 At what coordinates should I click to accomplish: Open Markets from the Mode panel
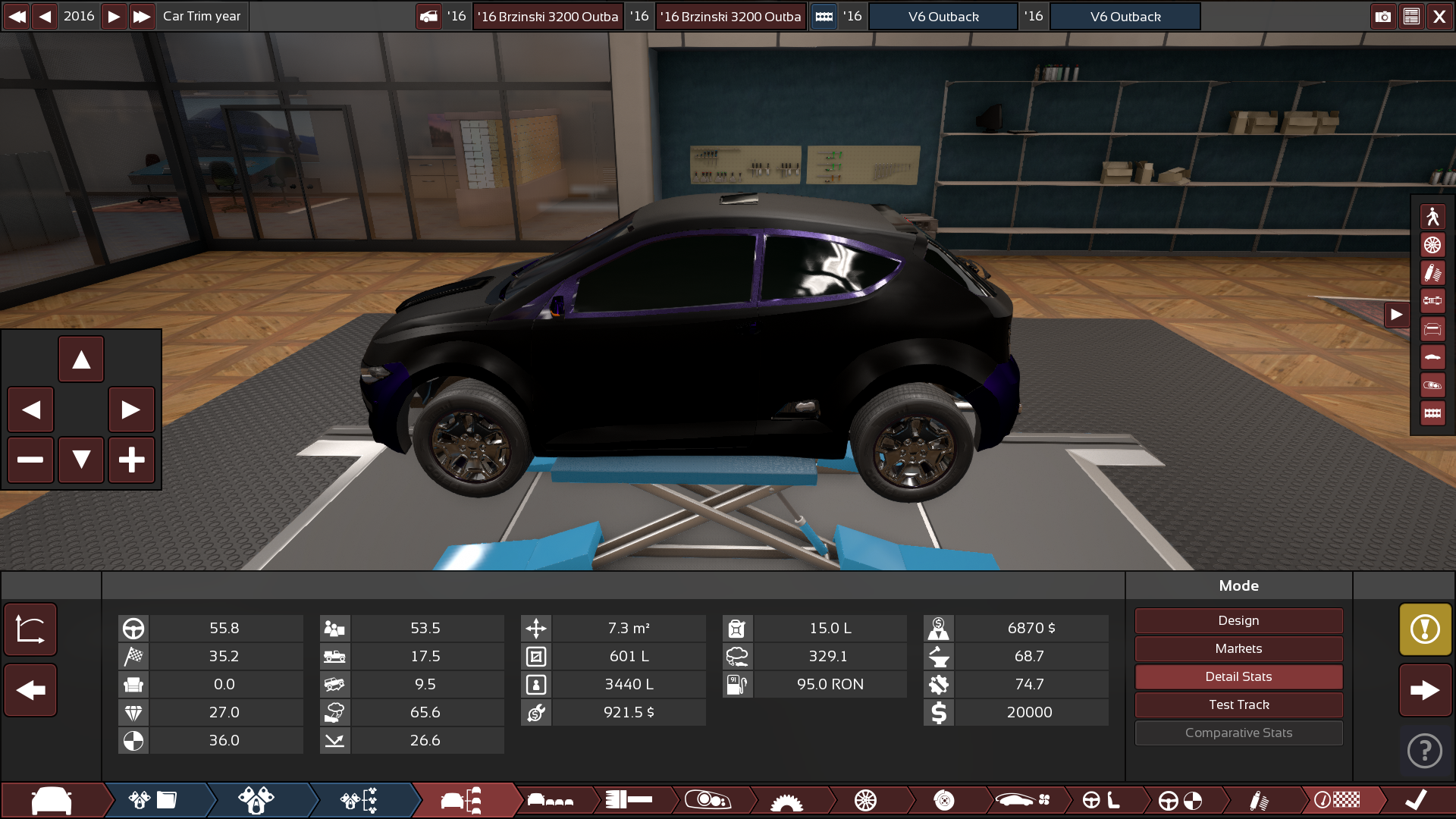[x=1238, y=648]
